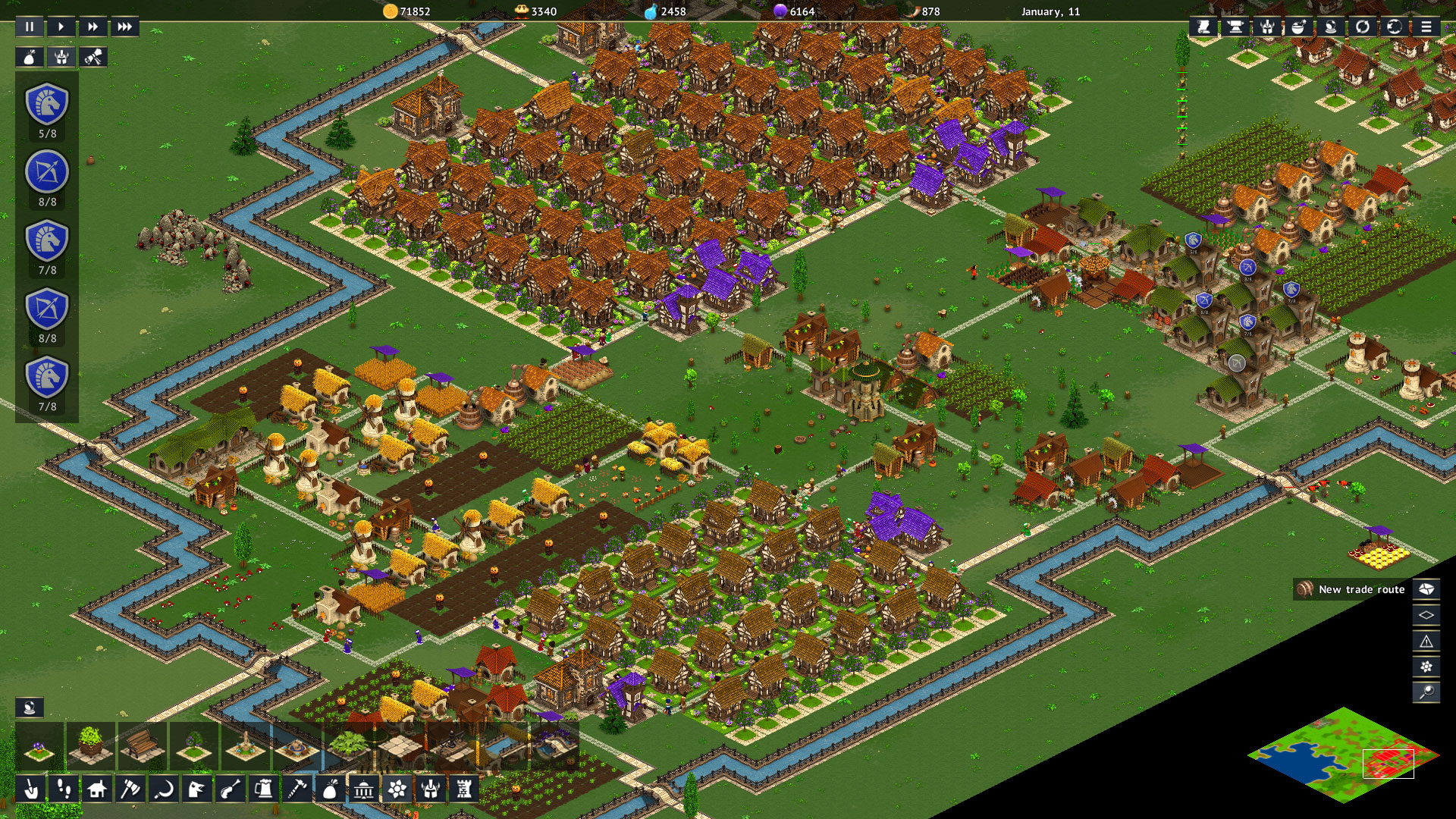Open the housing build category
This screenshot has width=1456, height=819.
click(97, 789)
